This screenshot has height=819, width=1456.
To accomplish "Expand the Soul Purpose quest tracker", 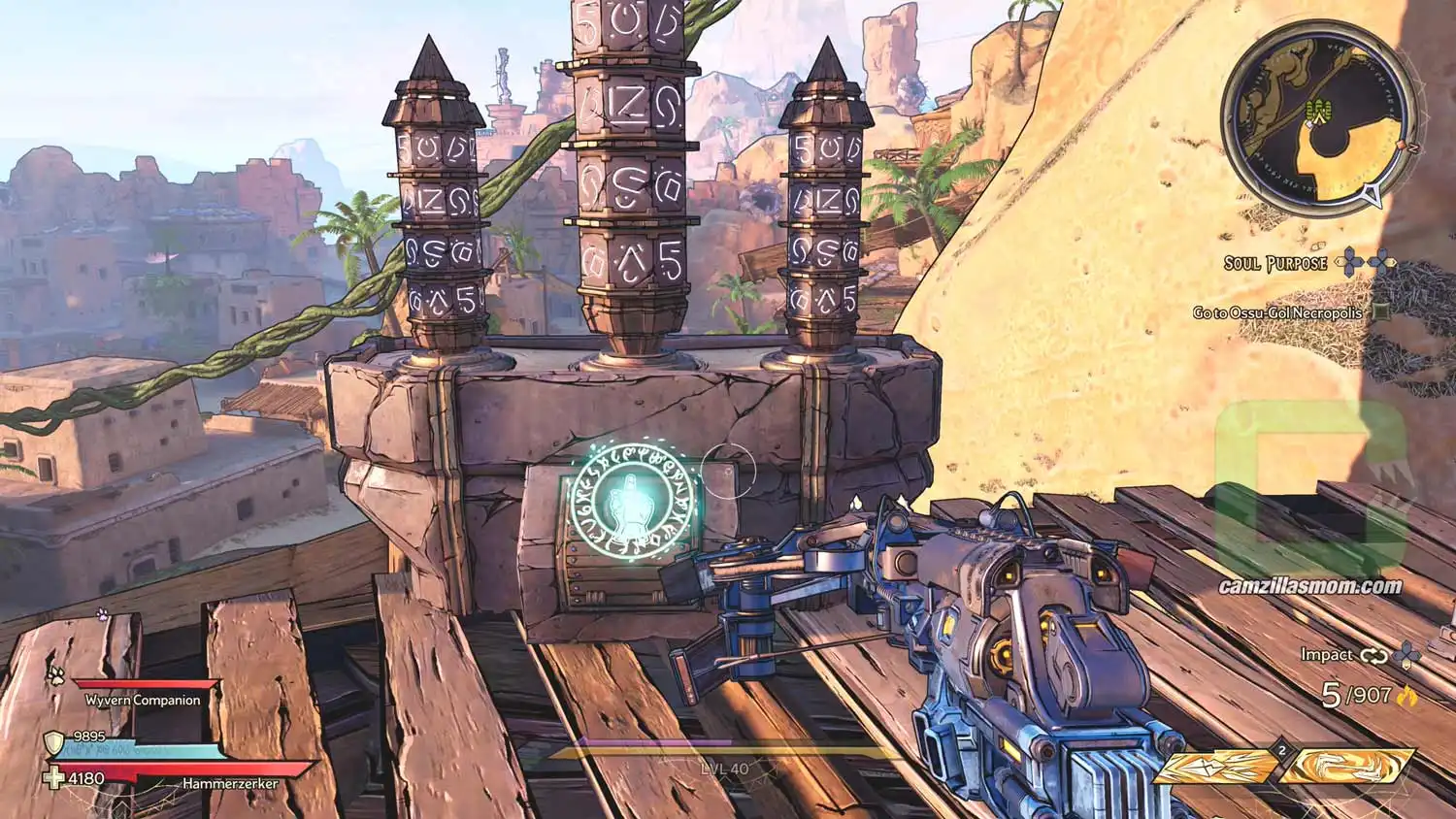I will coord(1275,262).
